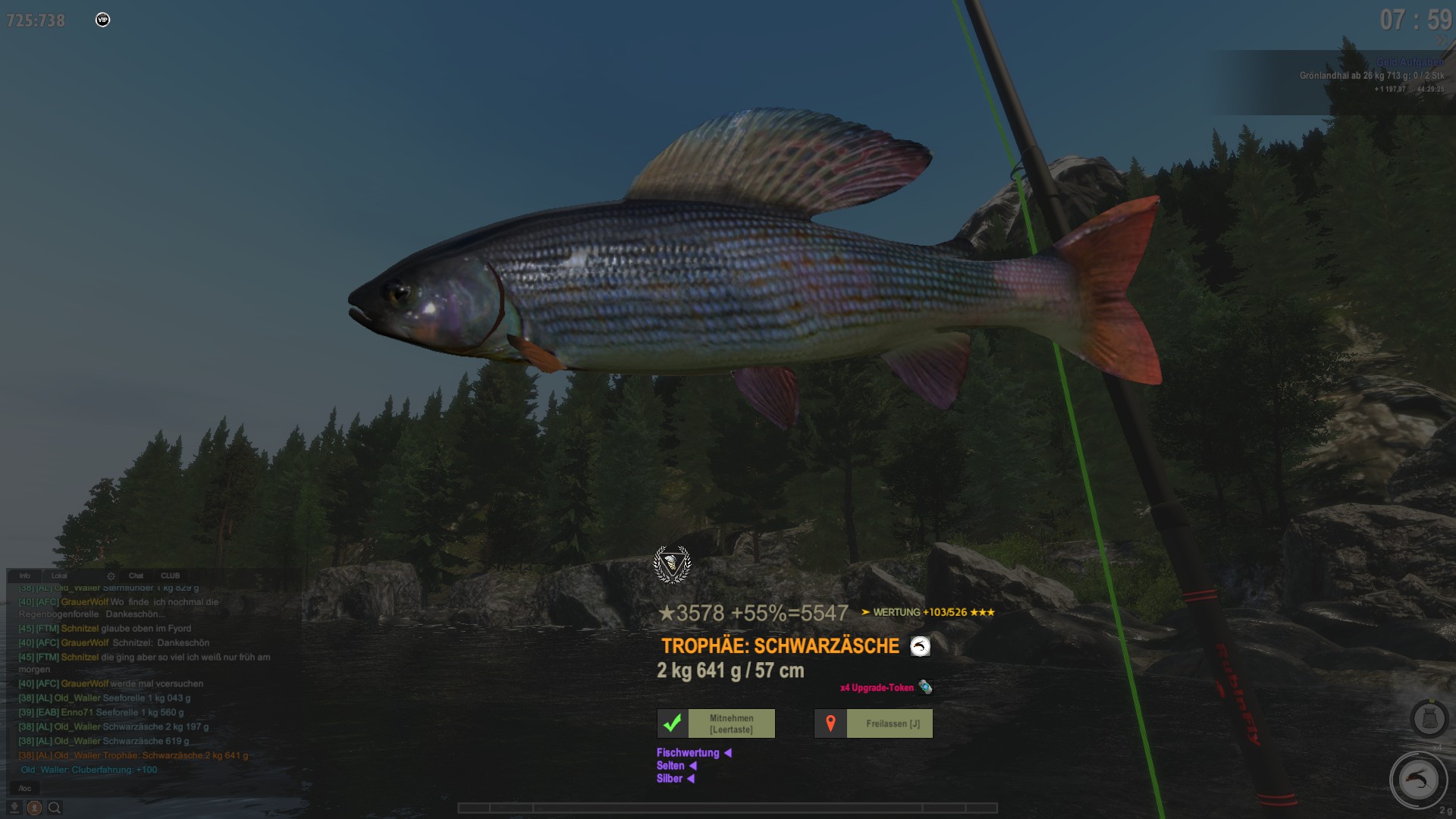Keep the fish with the Mitnehmen button
The width and height of the screenshot is (1456, 819).
tap(716, 723)
